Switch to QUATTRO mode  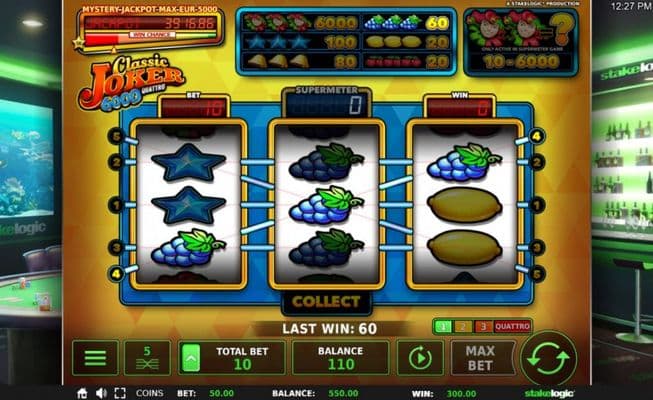(x=511, y=327)
